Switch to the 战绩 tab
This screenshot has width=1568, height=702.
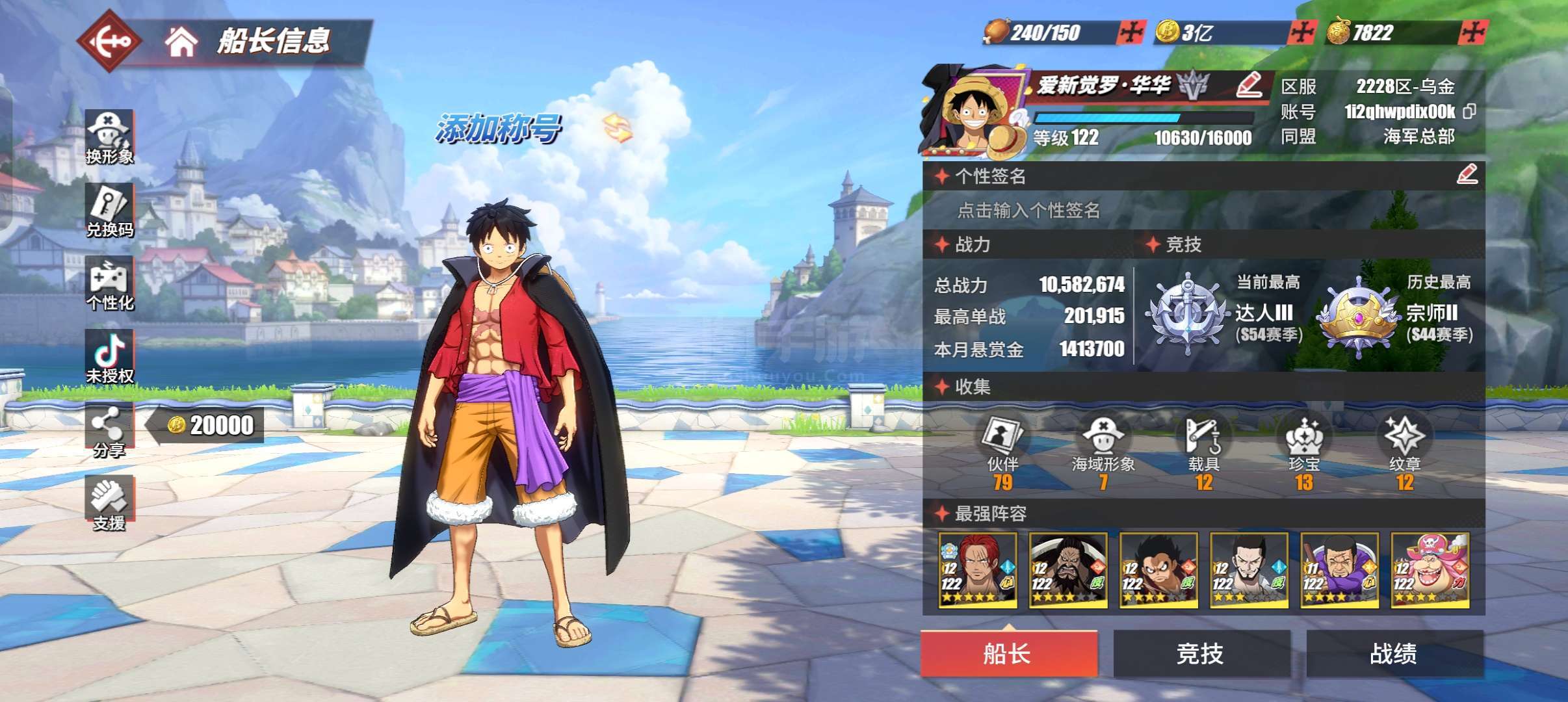pyautogui.click(x=1394, y=653)
